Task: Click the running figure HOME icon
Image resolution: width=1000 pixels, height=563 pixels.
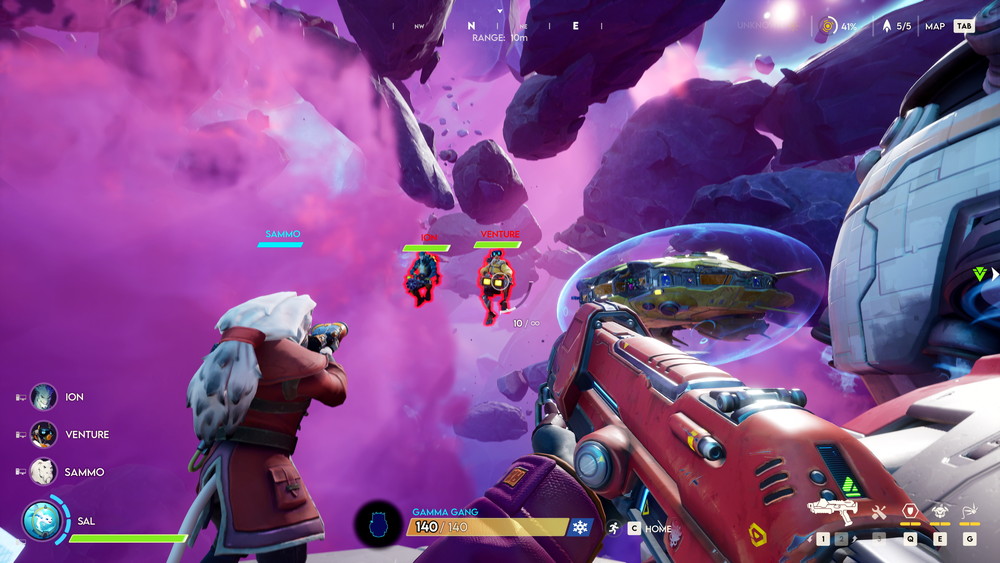Action: pyautogui.click(x=613, y=528)
